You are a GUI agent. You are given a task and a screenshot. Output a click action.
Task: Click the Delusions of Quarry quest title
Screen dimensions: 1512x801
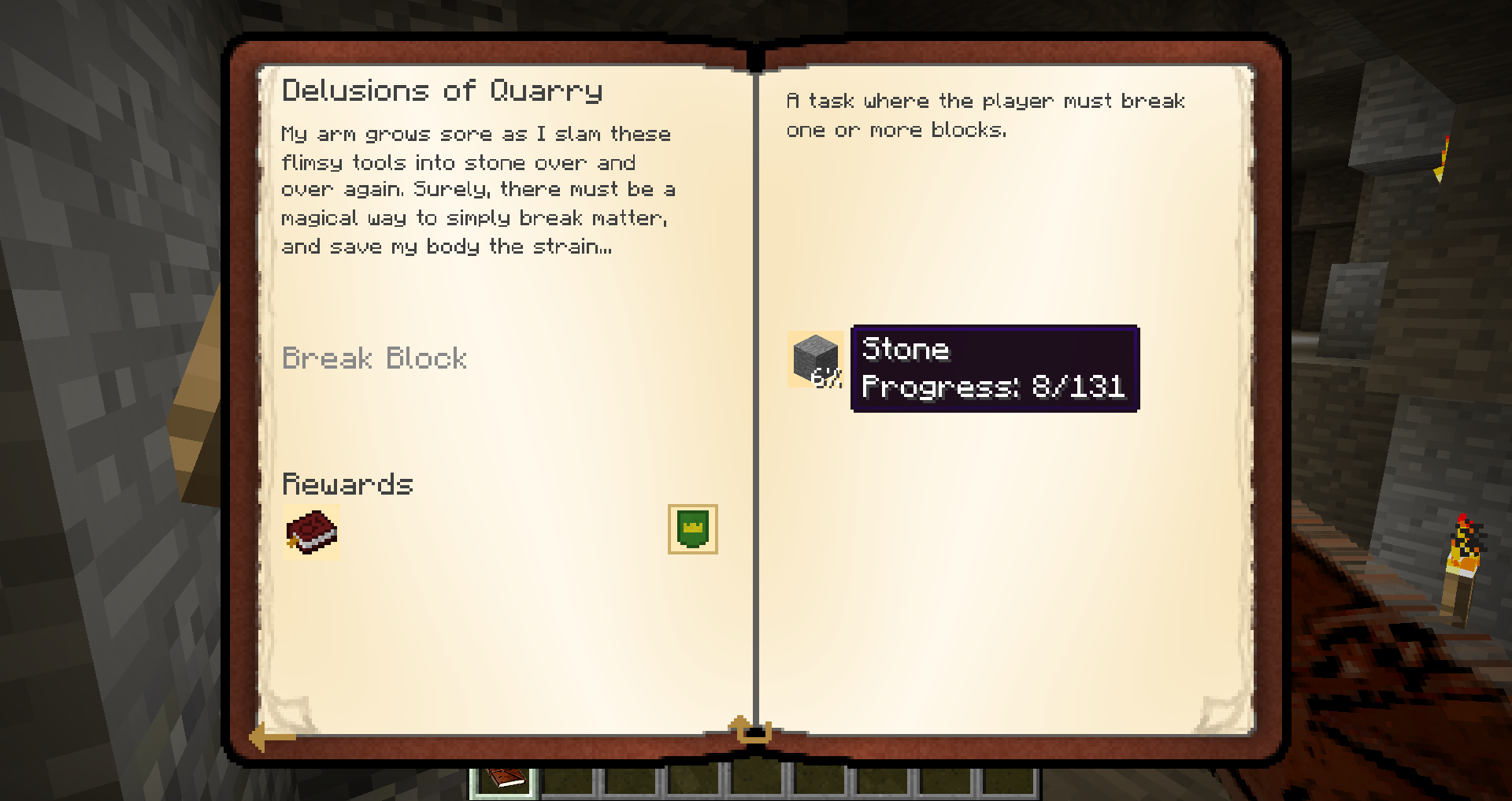point(443,89)
